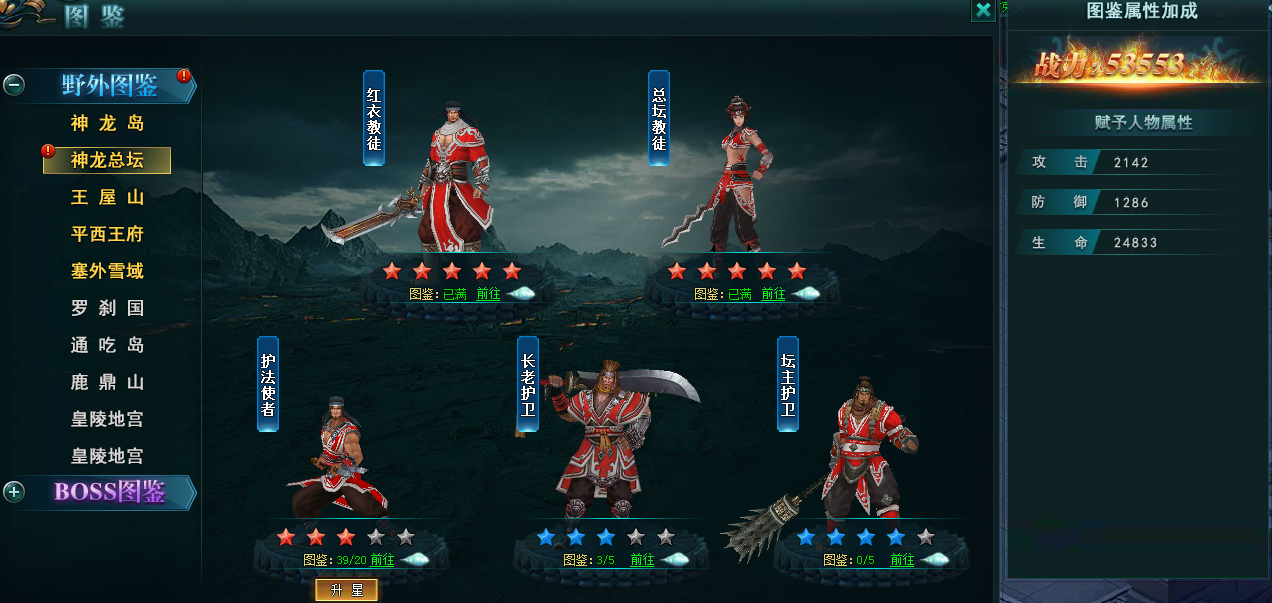Screen dimensions: 1272x603
Task: Expand the BOSS图鉴 category
Action: [x=14, y=491]
